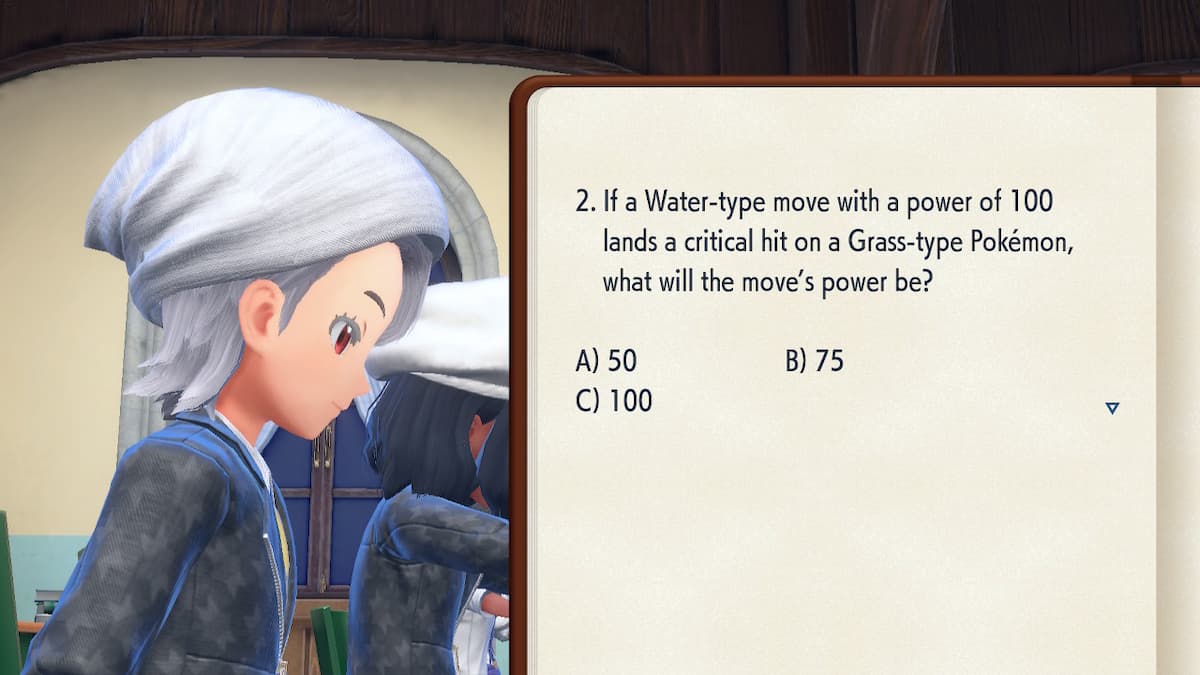Pick answer C) 100
Image resolution: width=1200 pixels, height=675 pixels.
(614, 401)
